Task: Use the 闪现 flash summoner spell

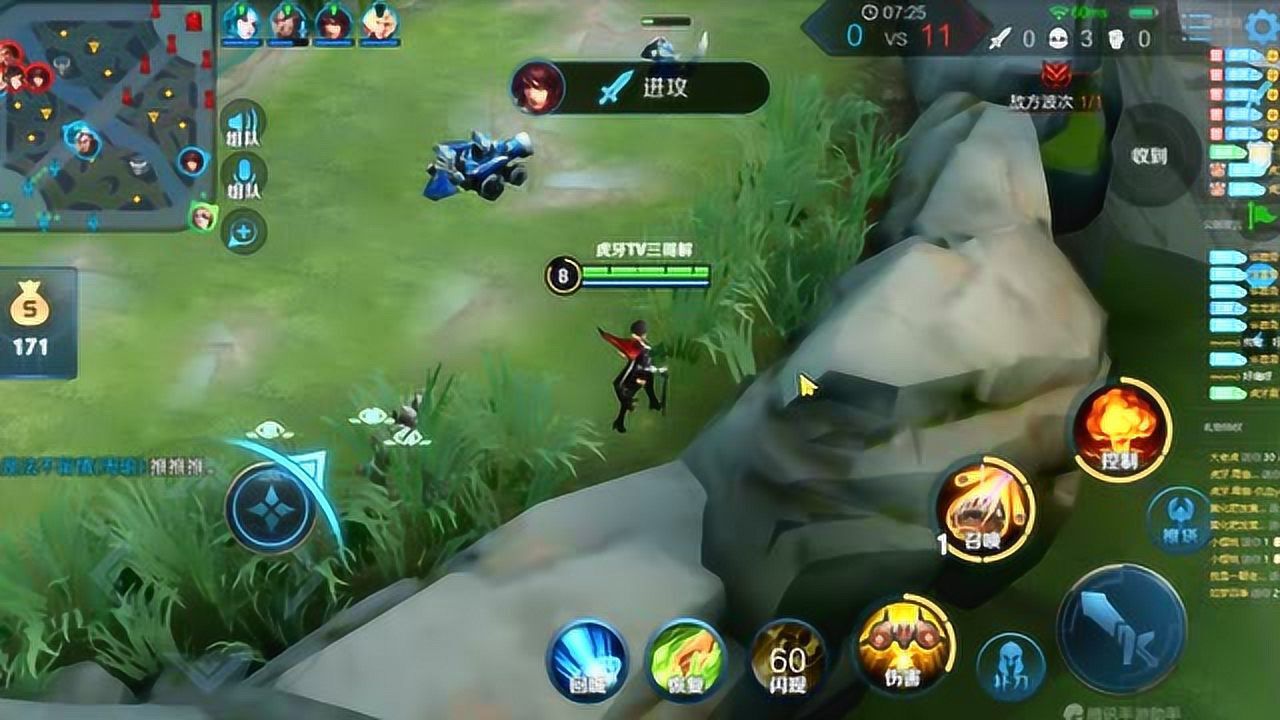Action: [x=788, y=657]
